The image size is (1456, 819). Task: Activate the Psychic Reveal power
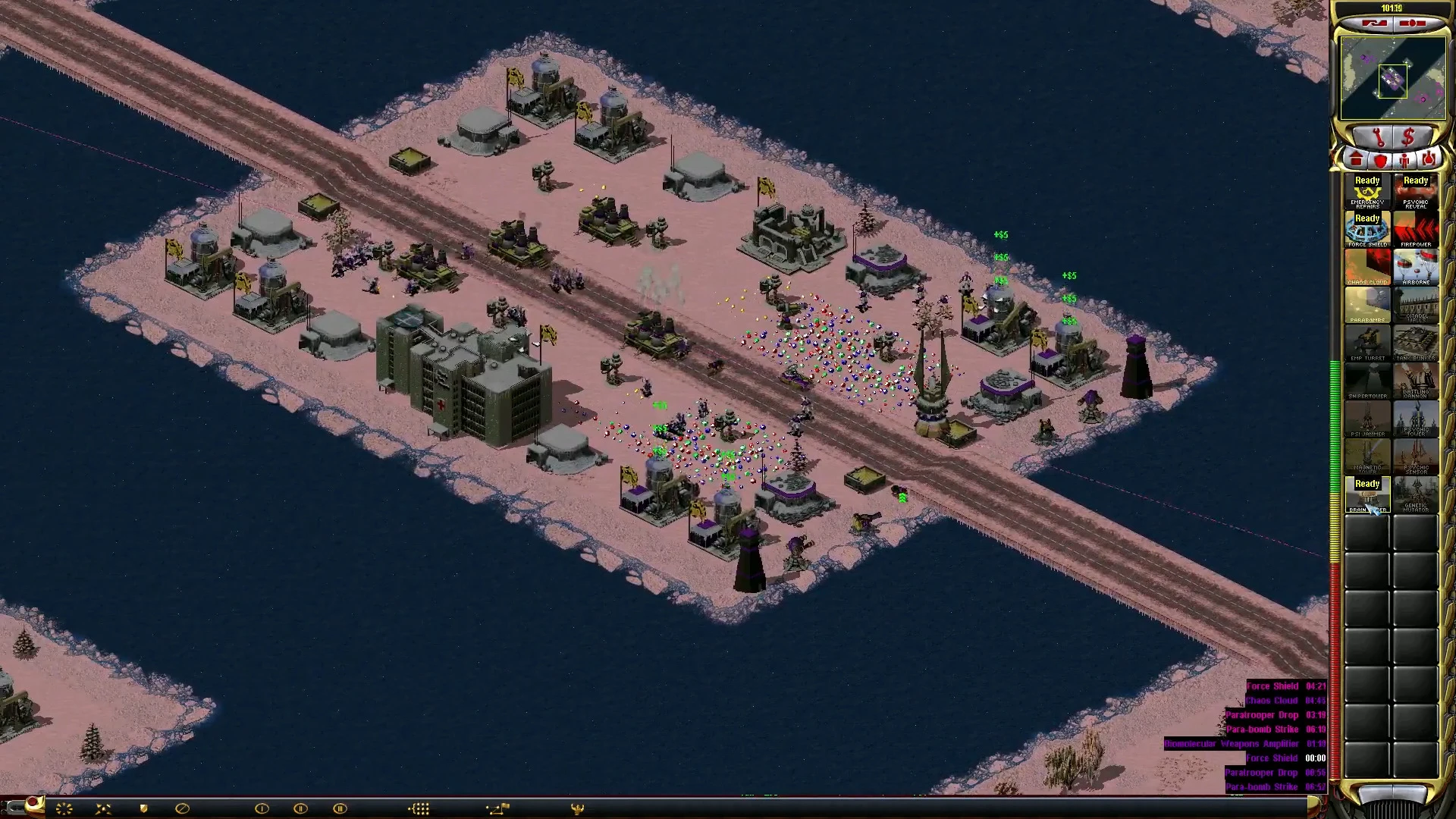1415,192
